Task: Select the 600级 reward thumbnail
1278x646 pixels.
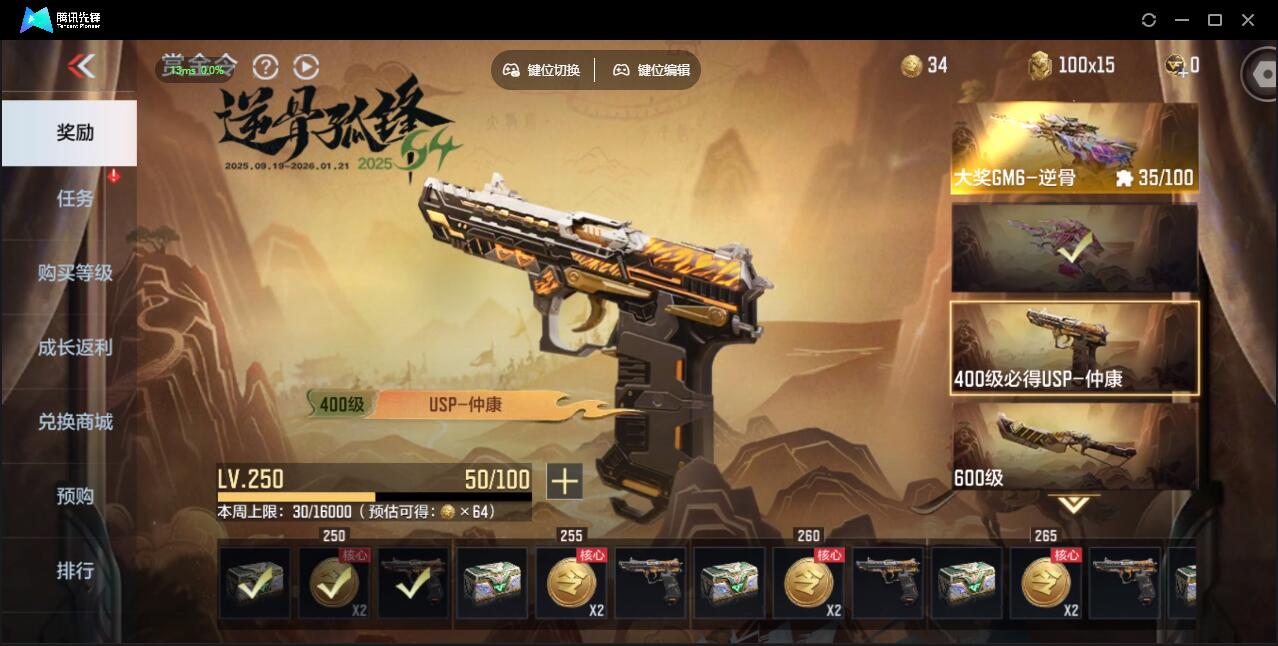Action: (1074, 446)
